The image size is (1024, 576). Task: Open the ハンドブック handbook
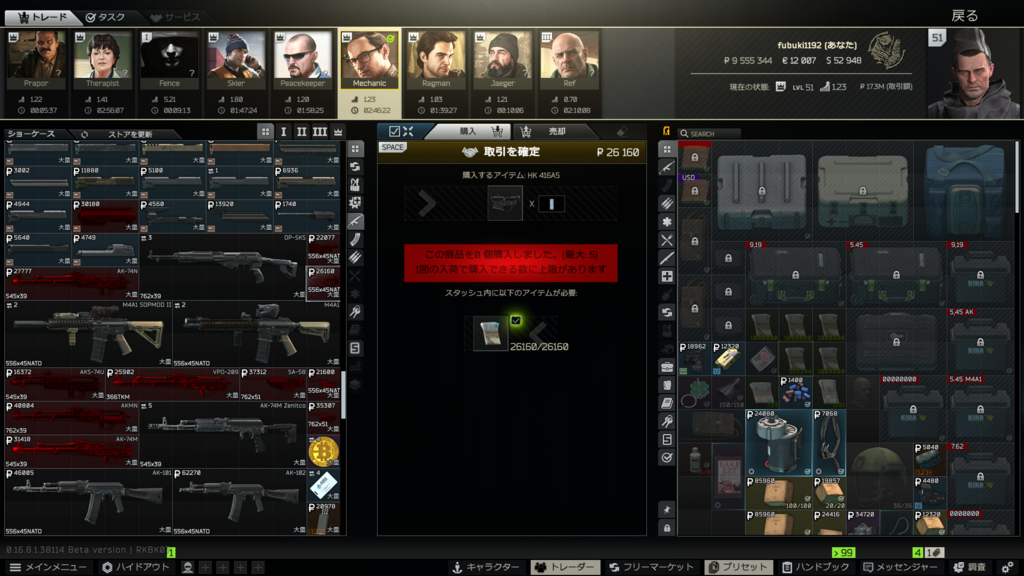pos(814,567)
